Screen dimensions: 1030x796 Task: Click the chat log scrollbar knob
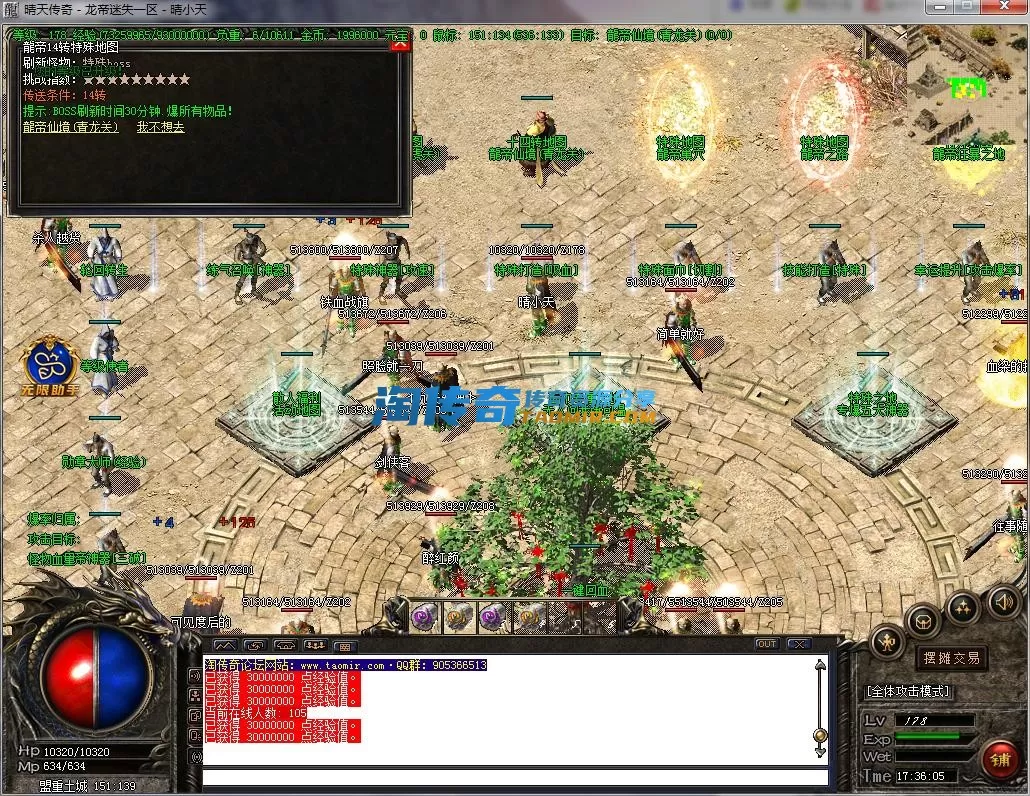tap(820, 736)
